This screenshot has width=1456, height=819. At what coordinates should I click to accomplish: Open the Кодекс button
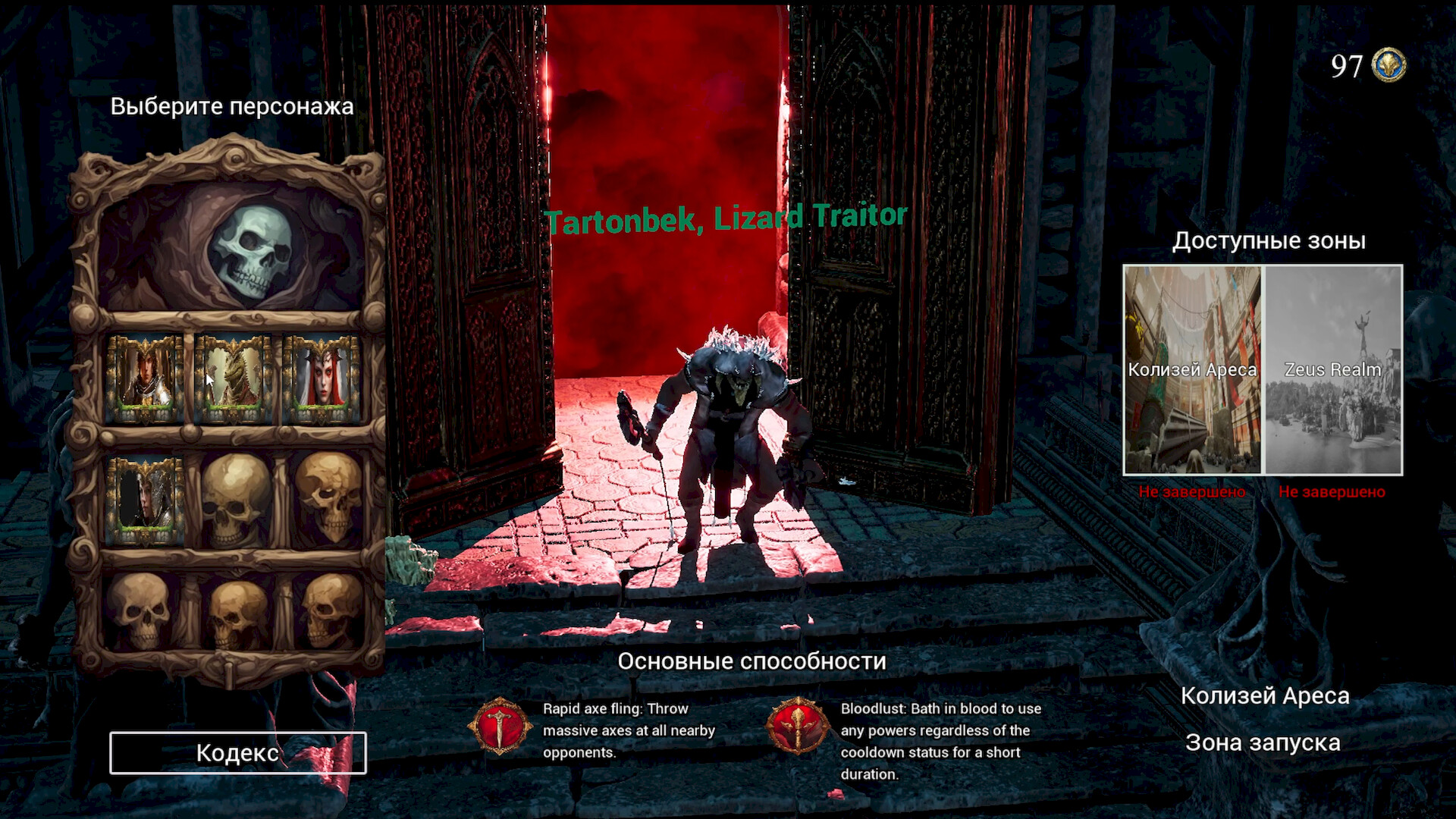[x=238, y=753]
